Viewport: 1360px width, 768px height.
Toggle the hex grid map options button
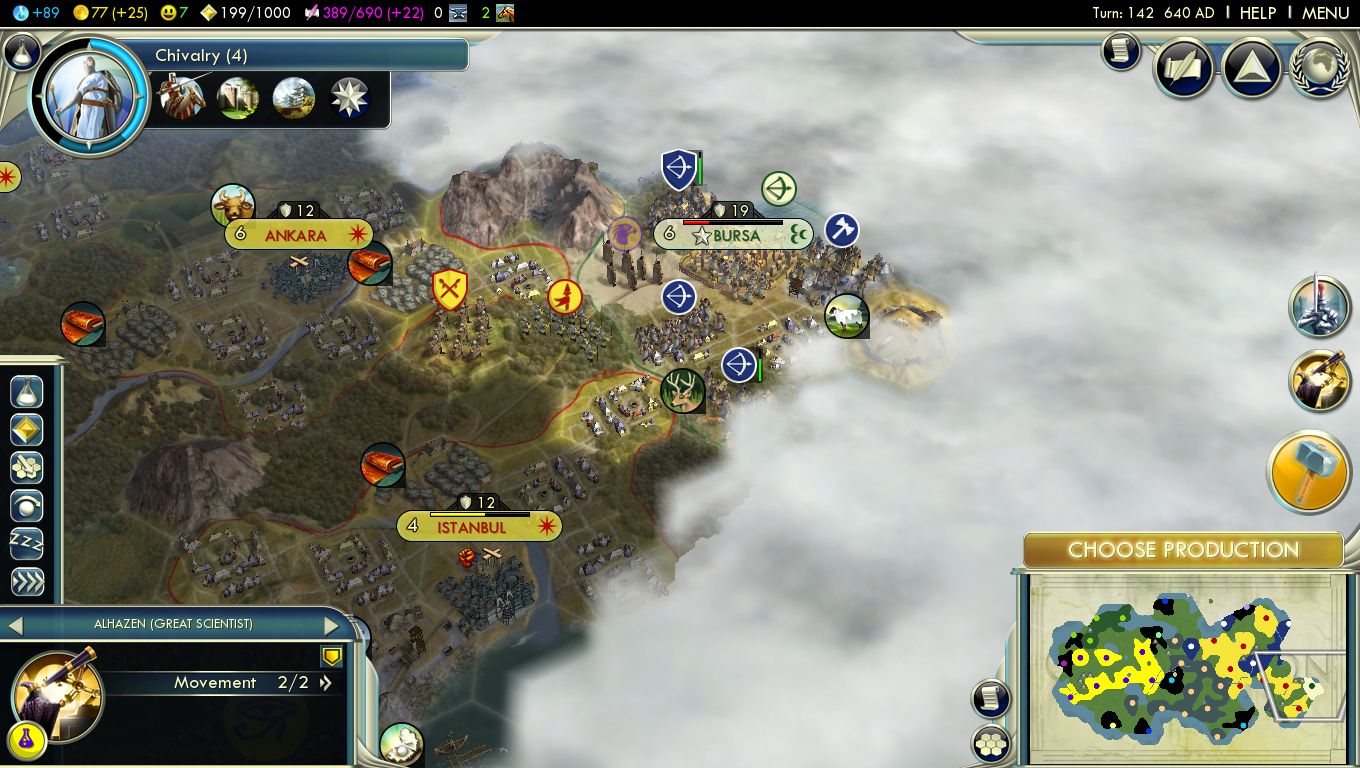(990, 744)
